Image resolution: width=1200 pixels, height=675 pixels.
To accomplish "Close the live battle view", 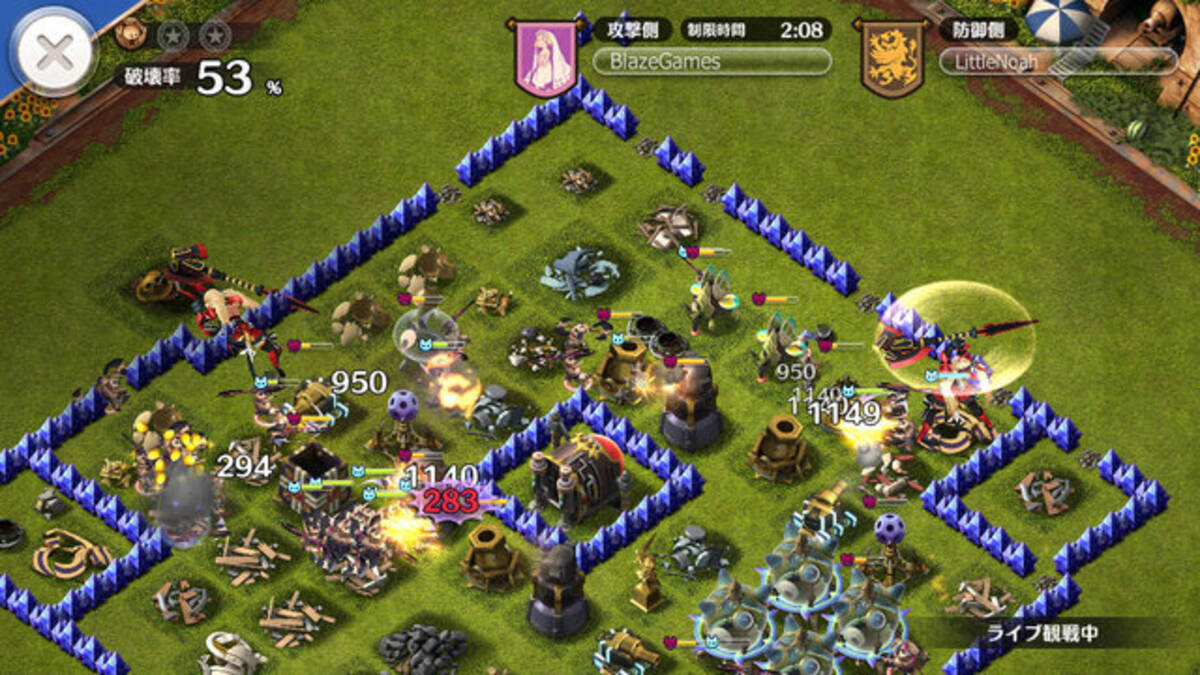I will click(x=53, y=54).
